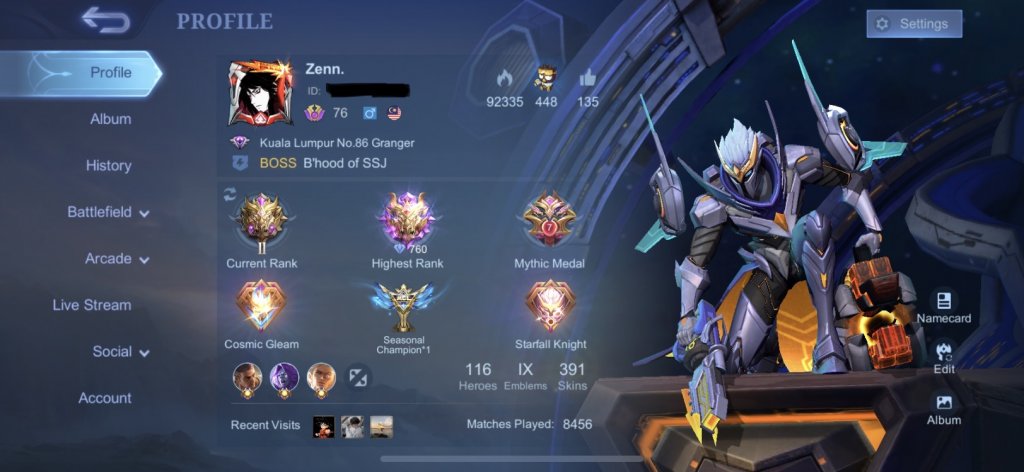Expand the Social menu

(120, 352)
